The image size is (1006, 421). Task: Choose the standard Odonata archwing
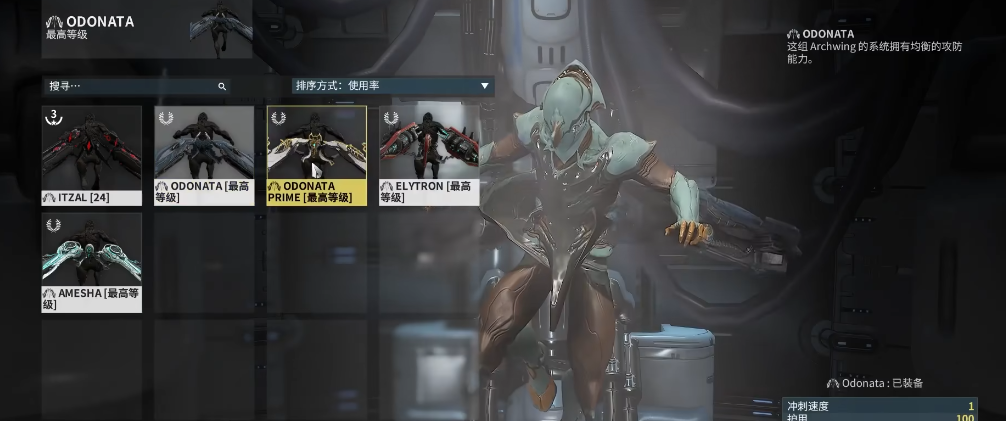(x=204, y=154)
